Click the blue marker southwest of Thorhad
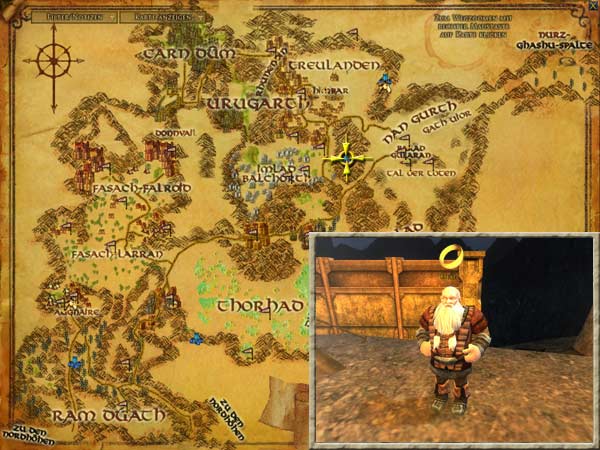 197,338
